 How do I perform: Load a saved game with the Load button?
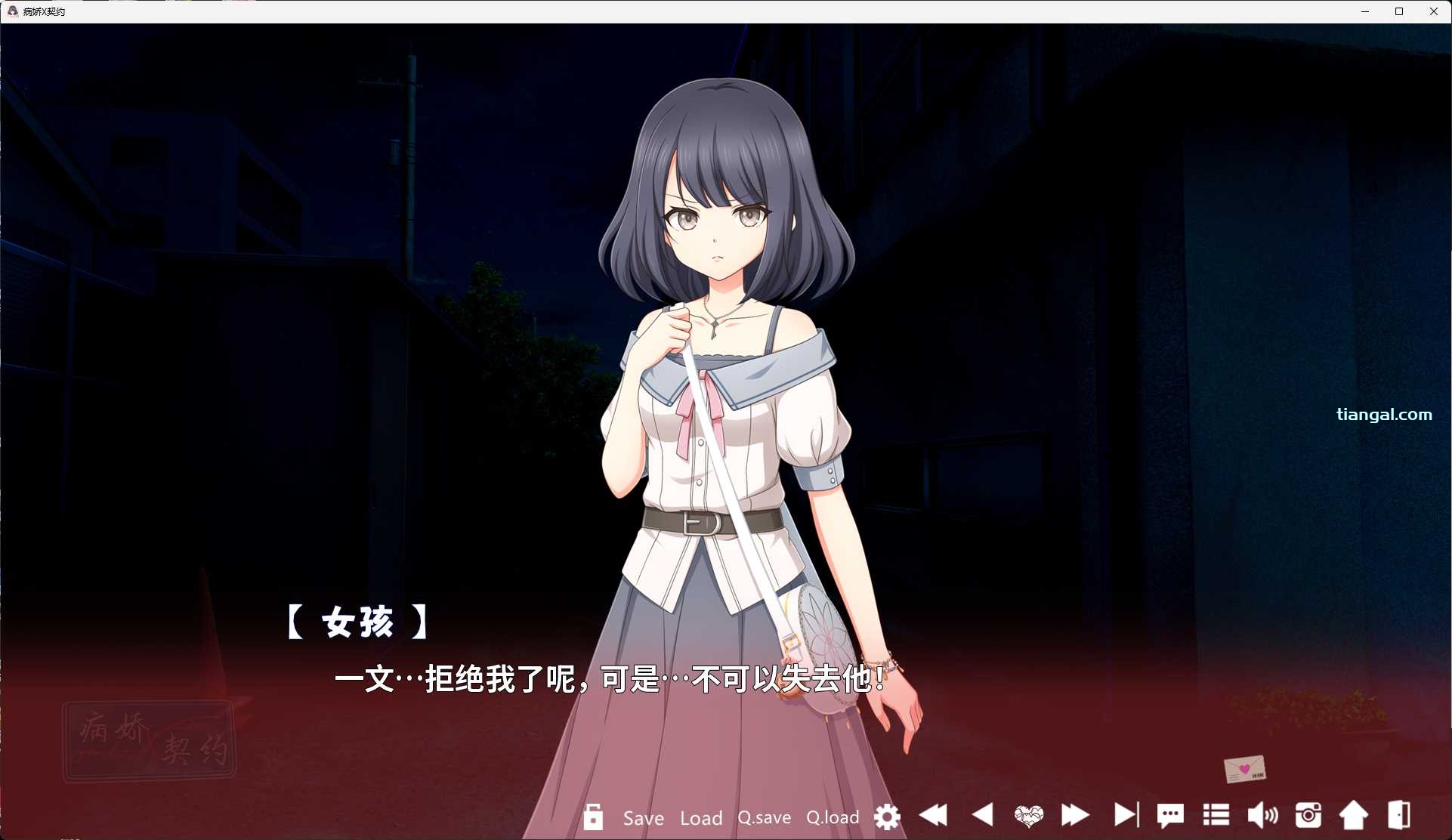701,818
